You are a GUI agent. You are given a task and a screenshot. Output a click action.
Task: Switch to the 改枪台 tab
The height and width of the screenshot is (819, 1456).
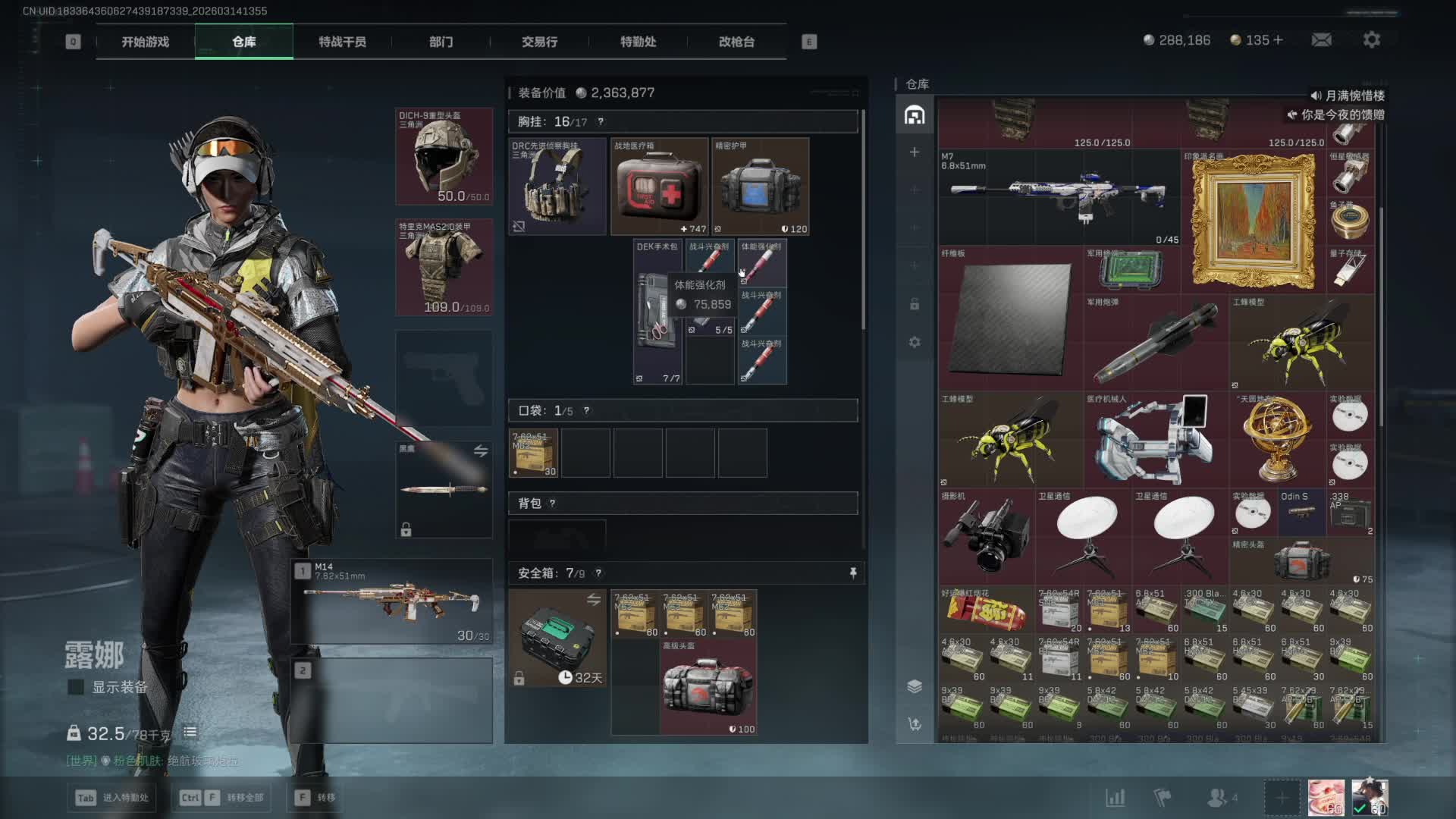tap(736, 42)
